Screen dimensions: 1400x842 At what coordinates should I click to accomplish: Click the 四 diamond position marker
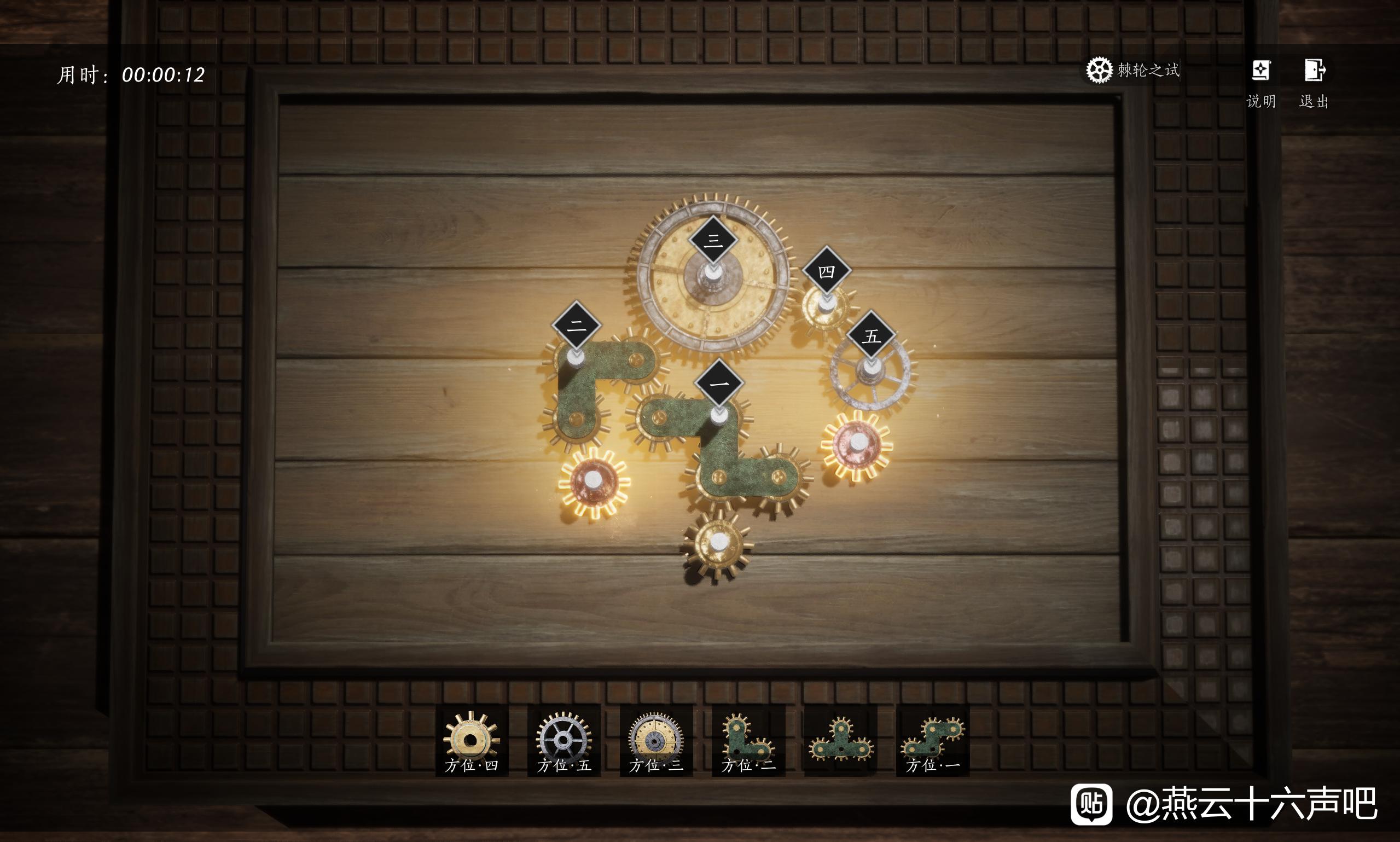827,271
